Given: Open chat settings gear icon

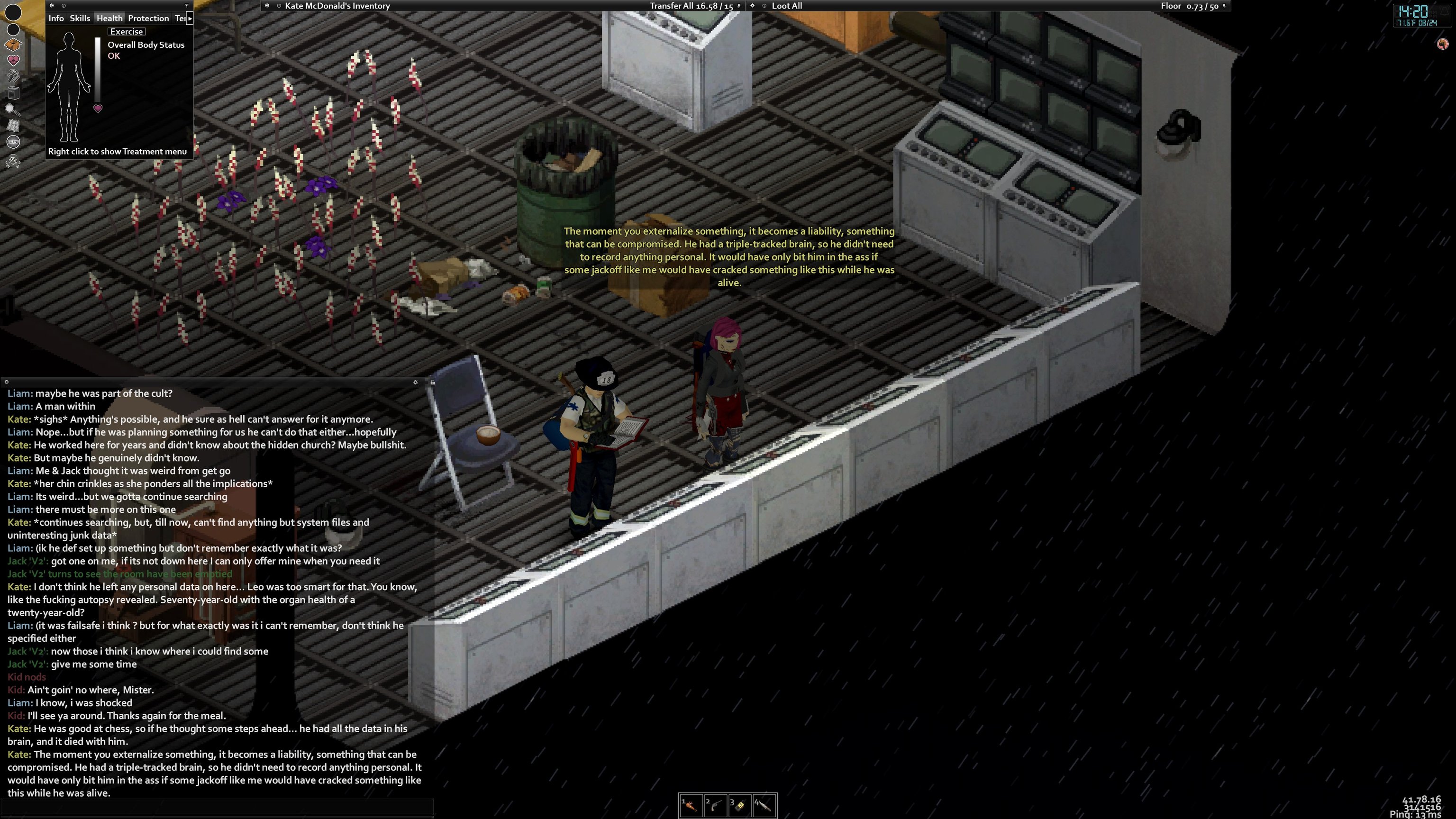Looking at the screenshot, I should click(416, 382).
